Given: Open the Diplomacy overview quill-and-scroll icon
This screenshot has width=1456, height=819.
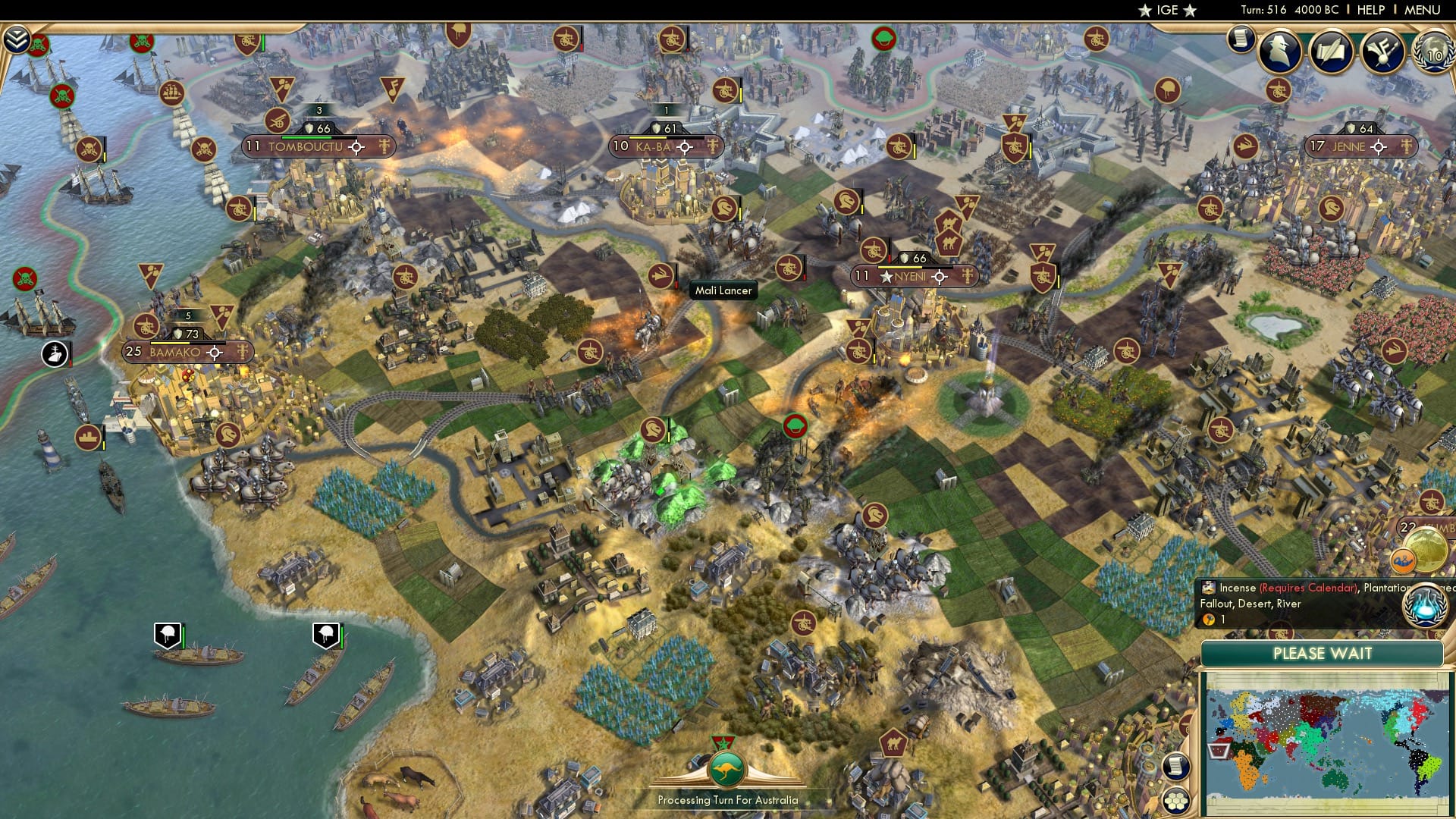Looking at the screenshot, I should 1331,51.
